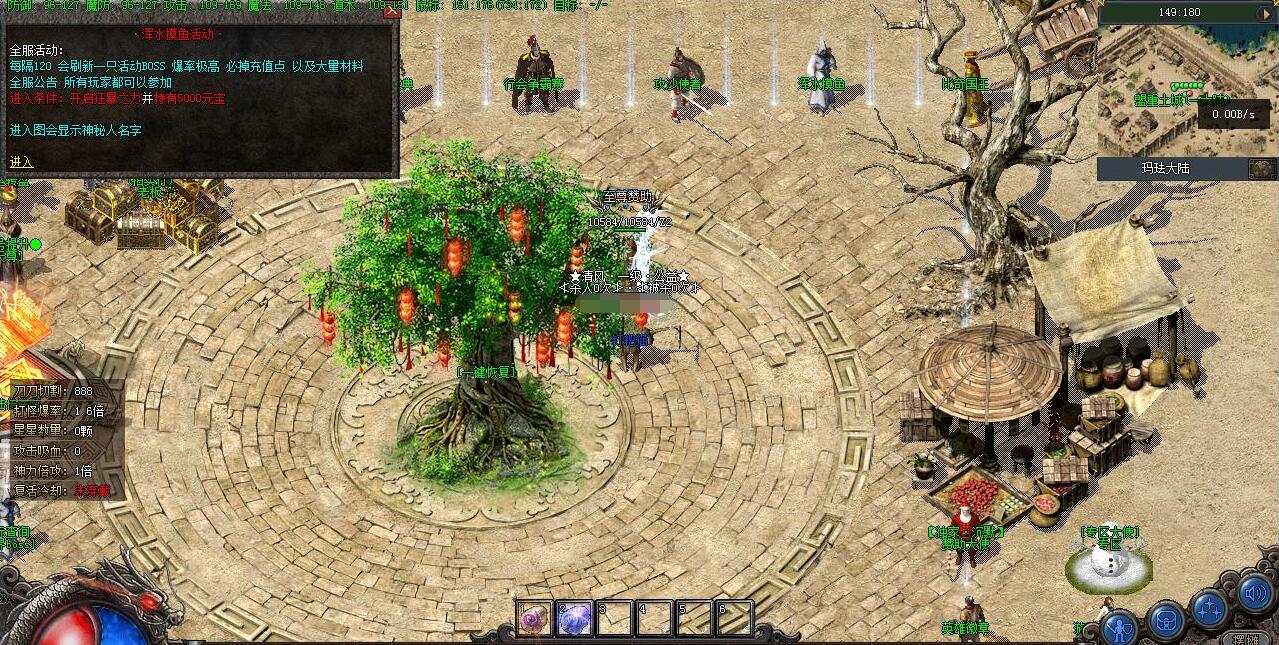Open the minimap of 盟重土城

coord(1160,88)
